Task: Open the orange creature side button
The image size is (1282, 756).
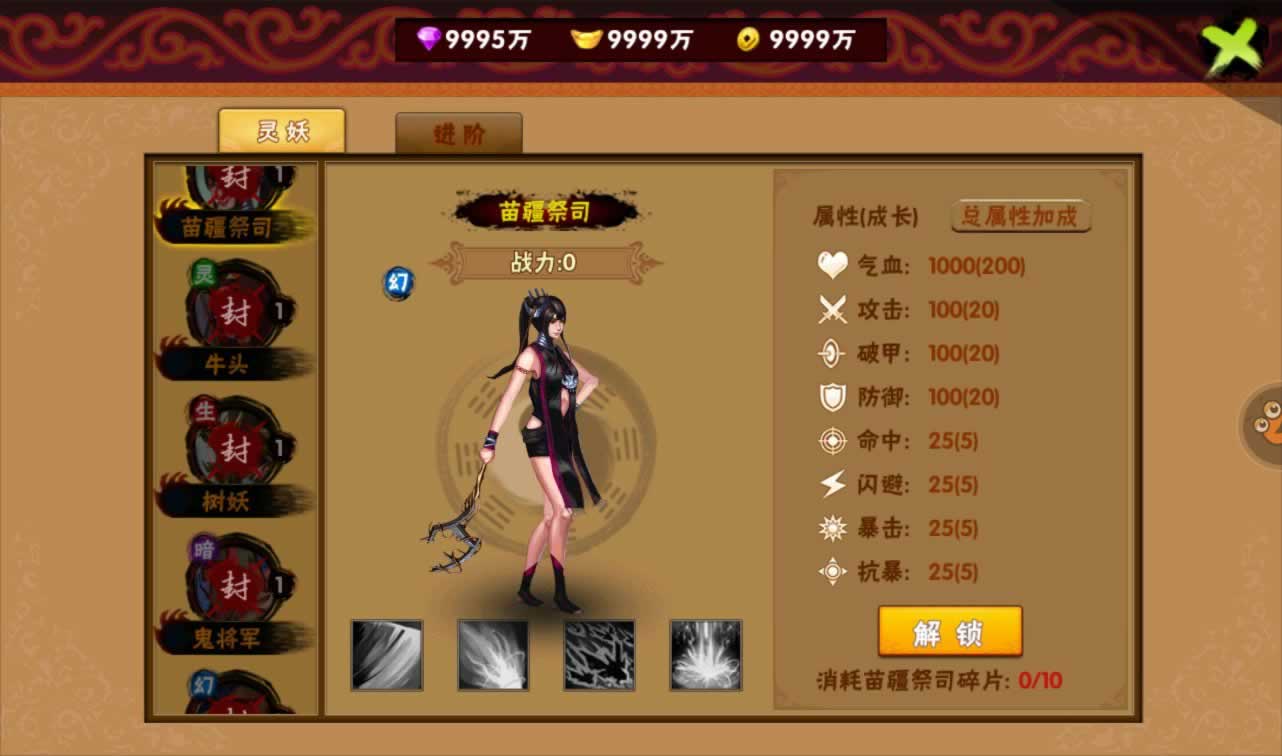Action: (1264, 424)
